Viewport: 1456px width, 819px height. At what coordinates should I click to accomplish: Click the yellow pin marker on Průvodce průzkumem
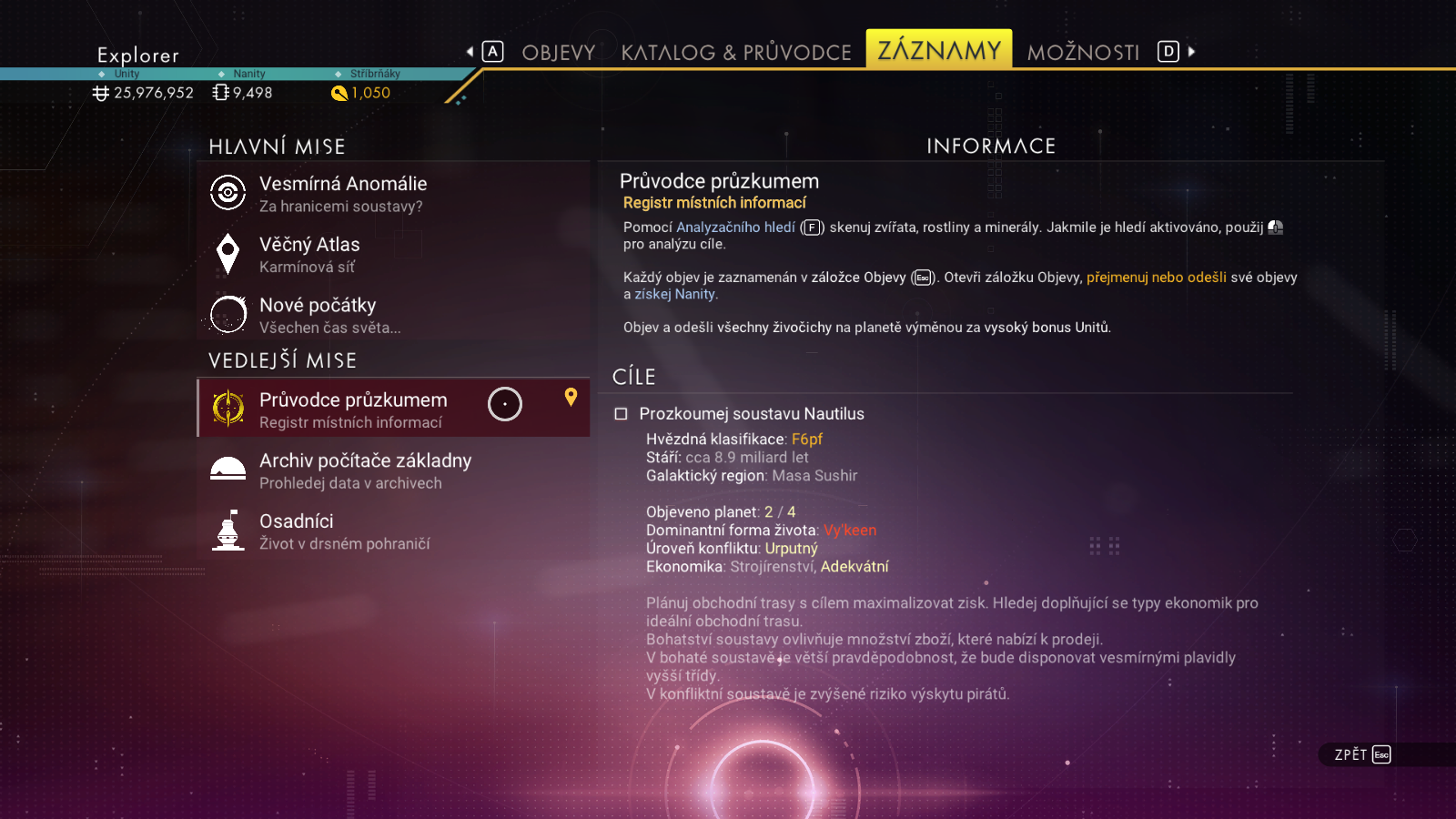(x=571, y=397)
